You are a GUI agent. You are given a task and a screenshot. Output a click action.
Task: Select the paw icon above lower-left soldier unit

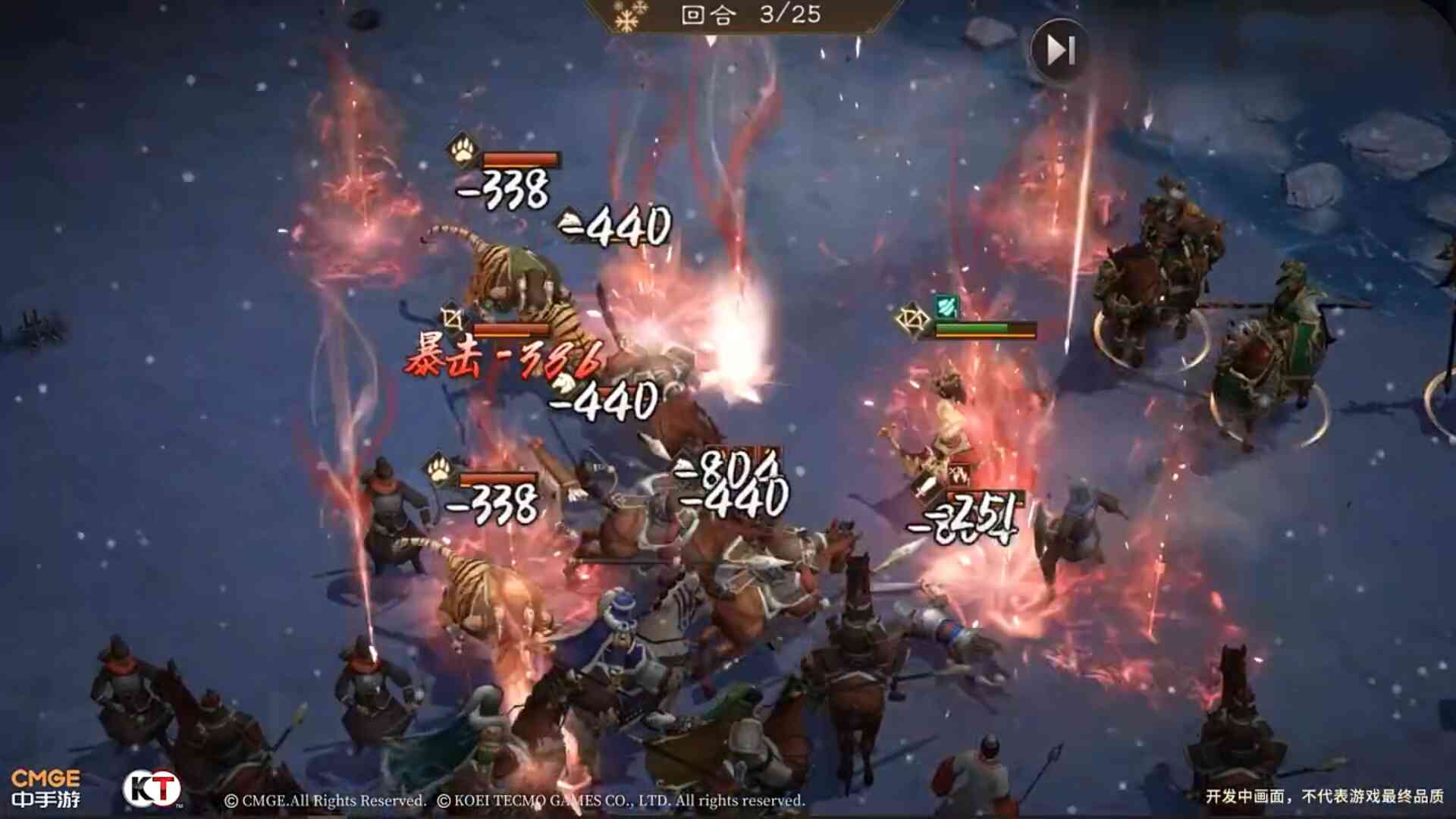(x=437, y=472)
